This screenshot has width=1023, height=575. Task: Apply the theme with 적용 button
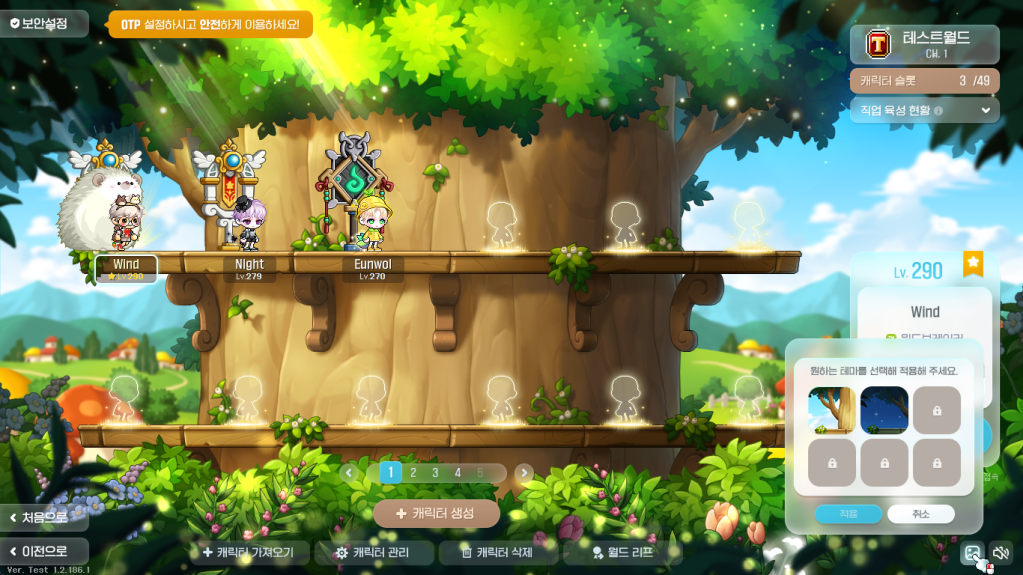tap(848, 514)
